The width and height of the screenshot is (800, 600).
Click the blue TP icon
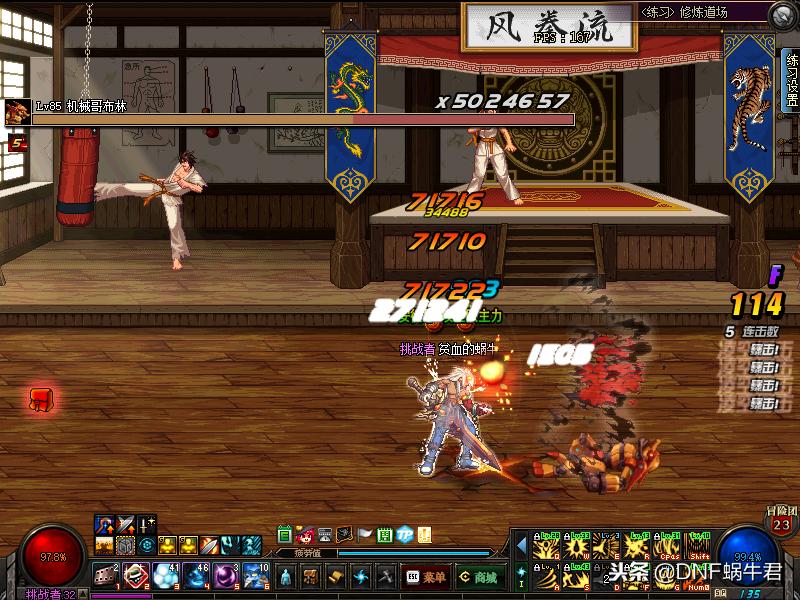pos(405,535)
